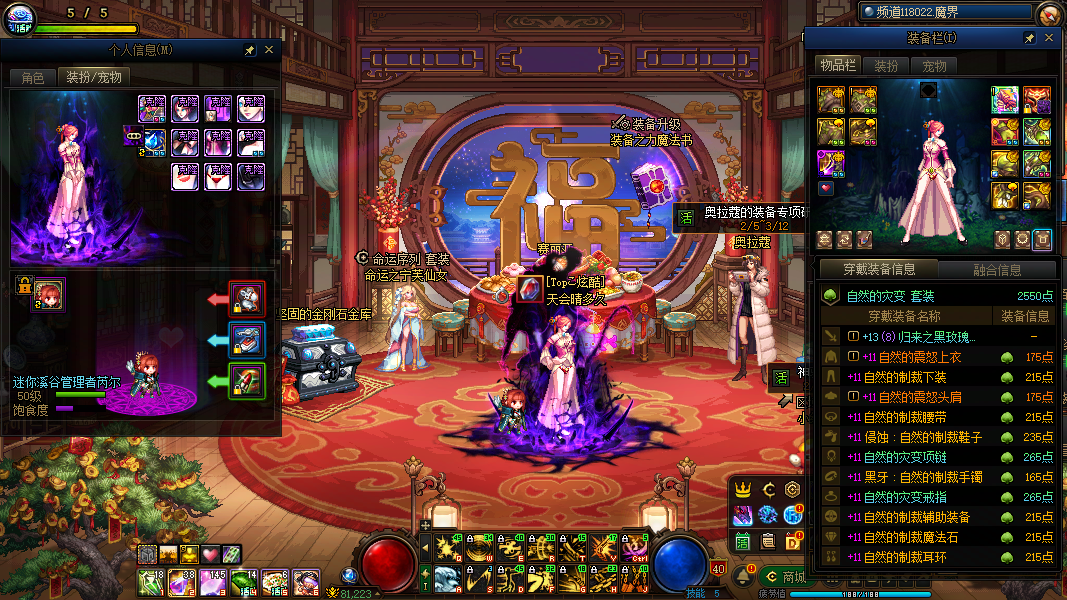The height and width of the screenshot is (600, 1067).
Task: Switch to the 角色 character tab
Action: click(x=33, y=77)
